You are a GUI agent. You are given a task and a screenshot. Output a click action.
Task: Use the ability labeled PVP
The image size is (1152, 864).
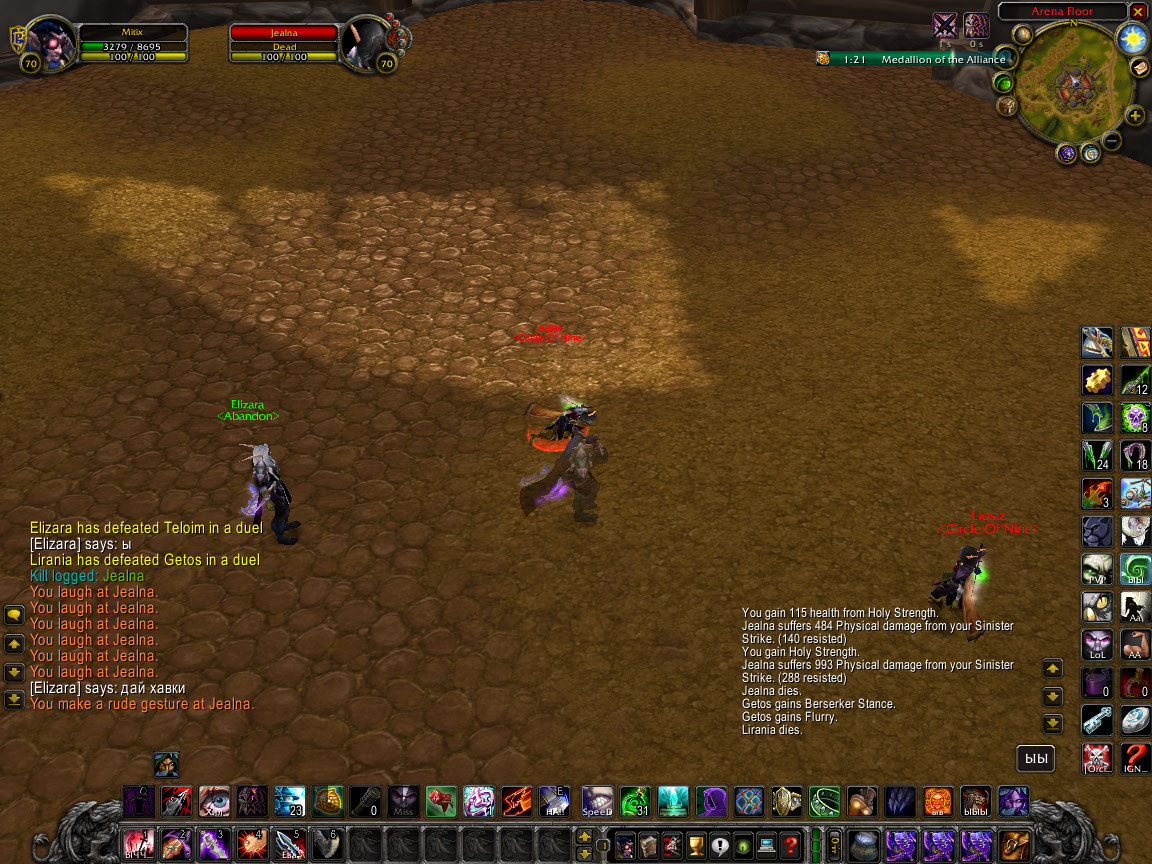1096,569
